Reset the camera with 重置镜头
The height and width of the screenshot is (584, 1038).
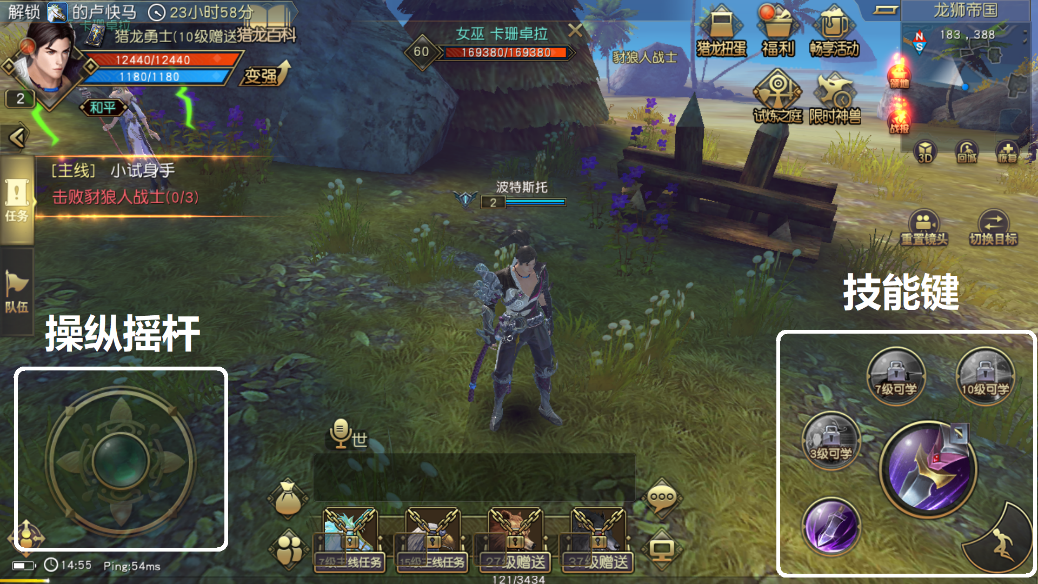pos(923,229)
